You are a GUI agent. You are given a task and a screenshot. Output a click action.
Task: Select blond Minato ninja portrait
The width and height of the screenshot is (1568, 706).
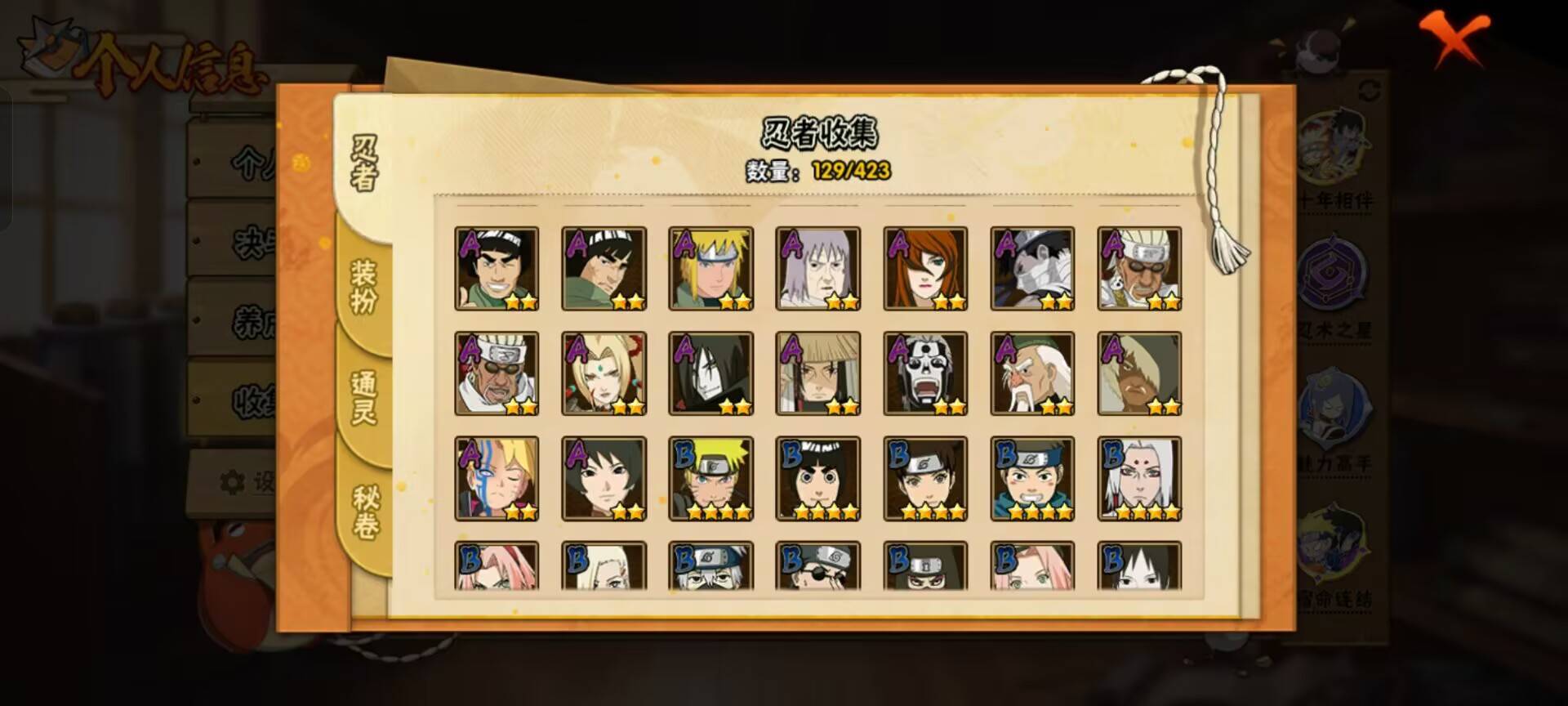[x=710, y=268]
